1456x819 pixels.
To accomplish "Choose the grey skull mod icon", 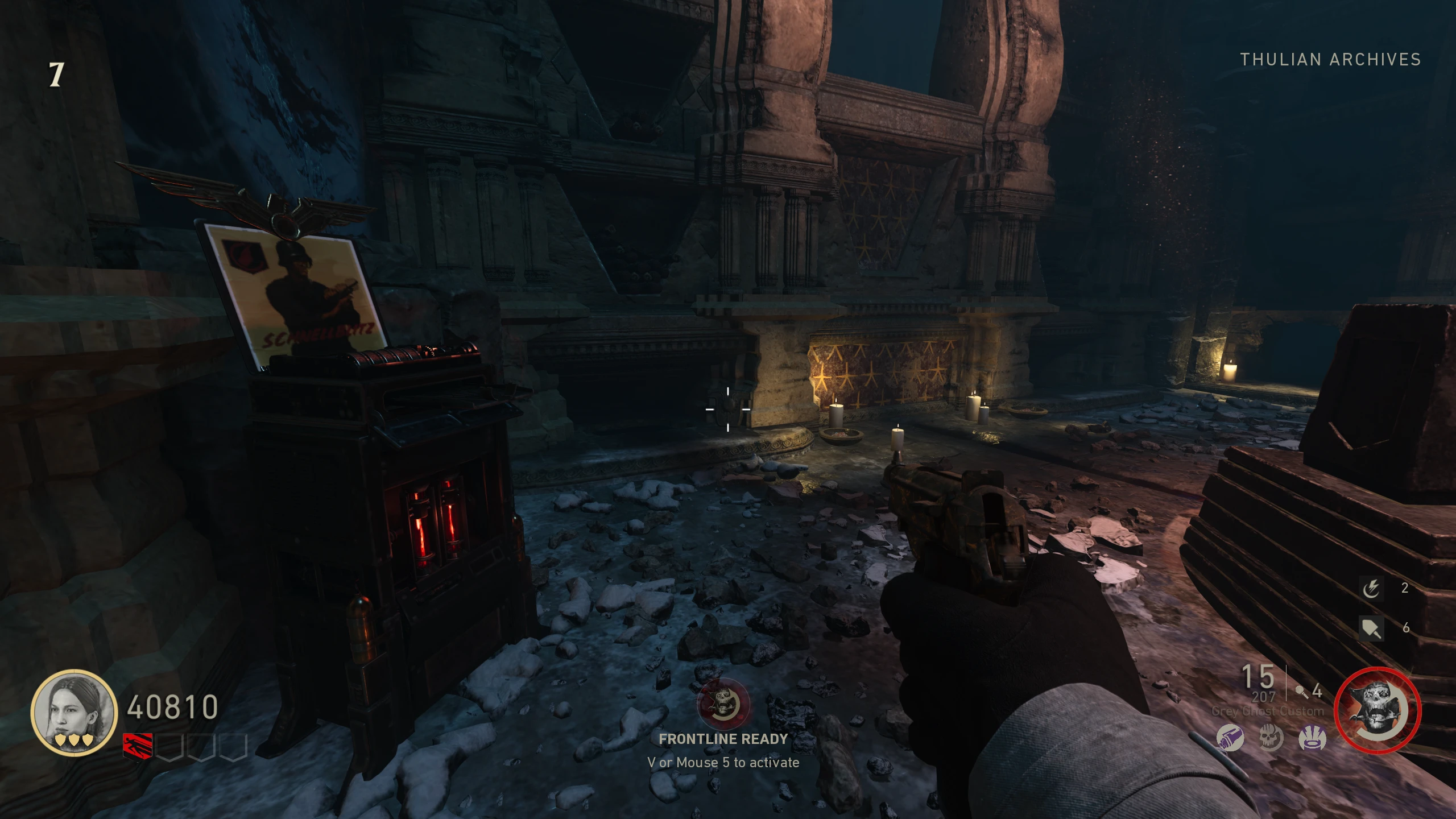I will [1271, 739].
